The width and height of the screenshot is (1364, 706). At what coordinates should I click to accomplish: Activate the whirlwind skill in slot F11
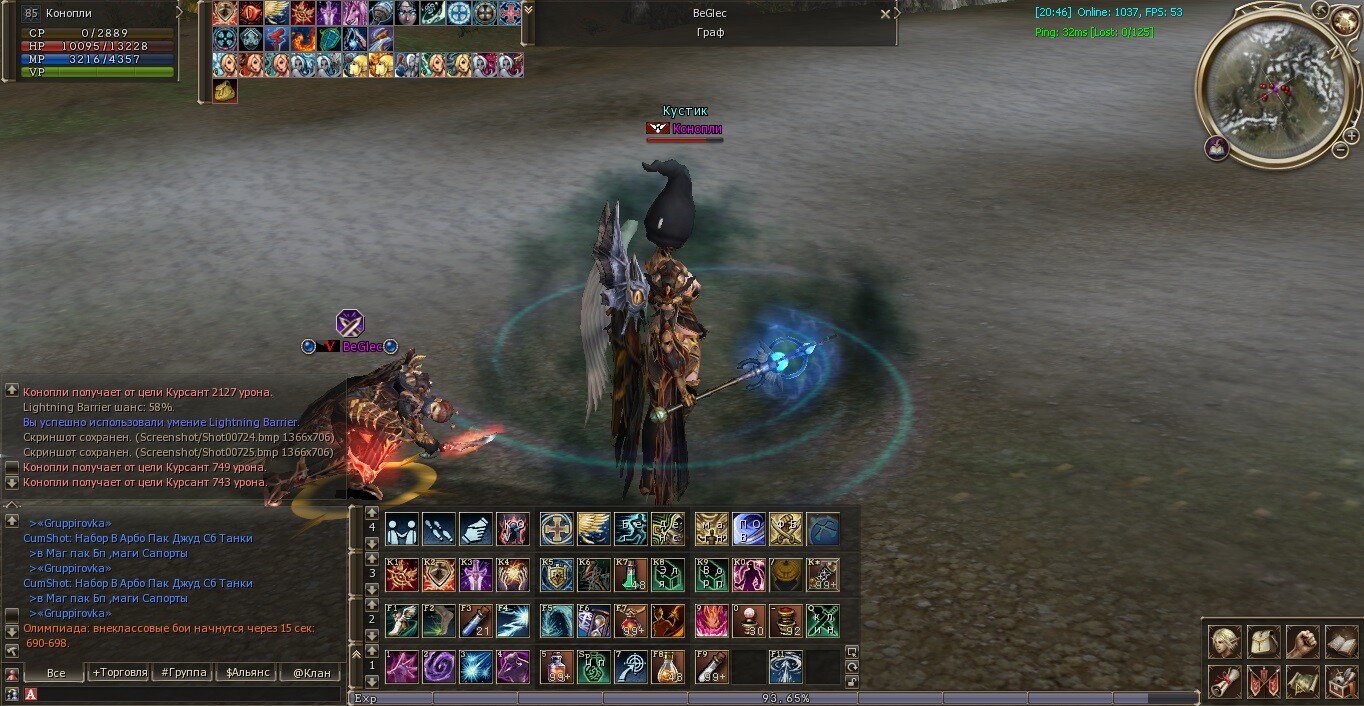click(785, 667)
